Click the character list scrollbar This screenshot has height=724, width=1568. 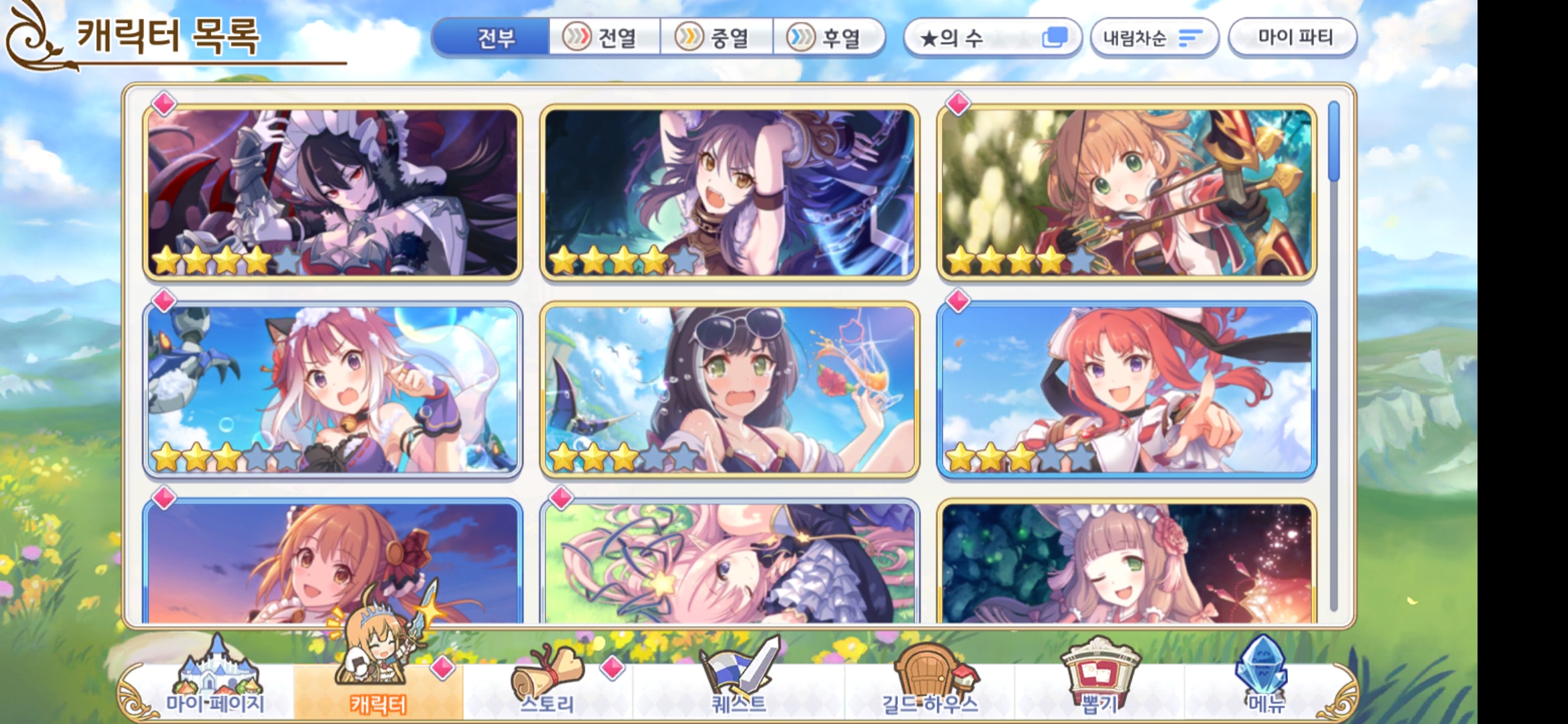pyautogui.click(x=1333, y=141)
